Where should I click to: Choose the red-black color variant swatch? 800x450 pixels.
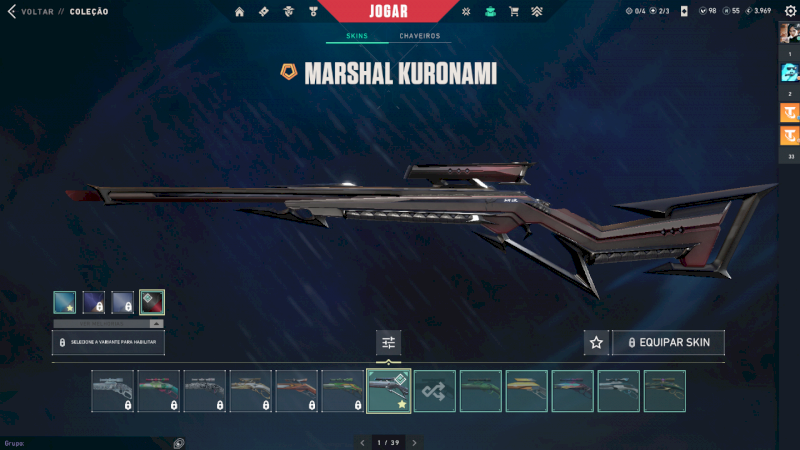click(152, 302)
